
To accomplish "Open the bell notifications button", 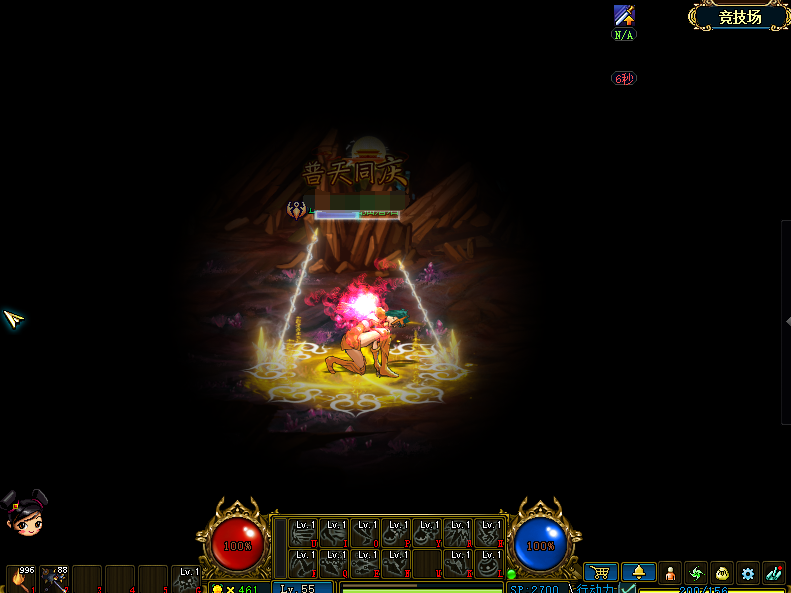I will (638, 573).
